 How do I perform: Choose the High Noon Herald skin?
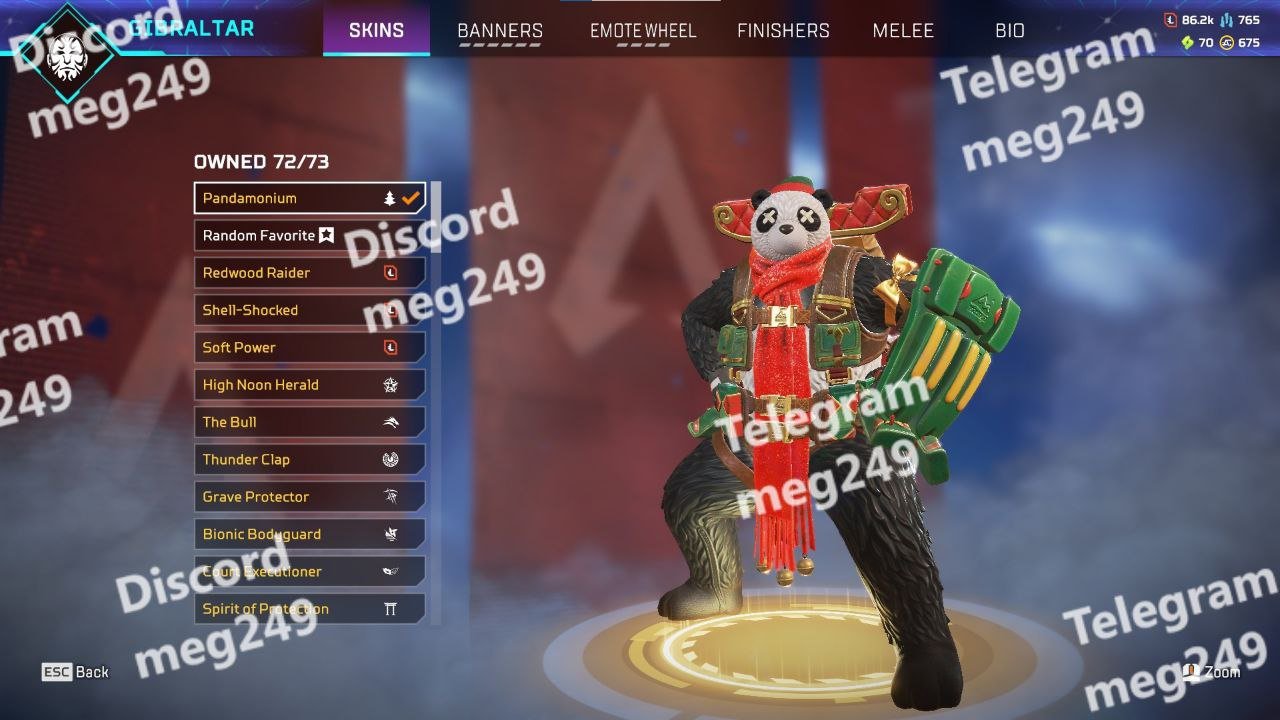coord(309,385)
